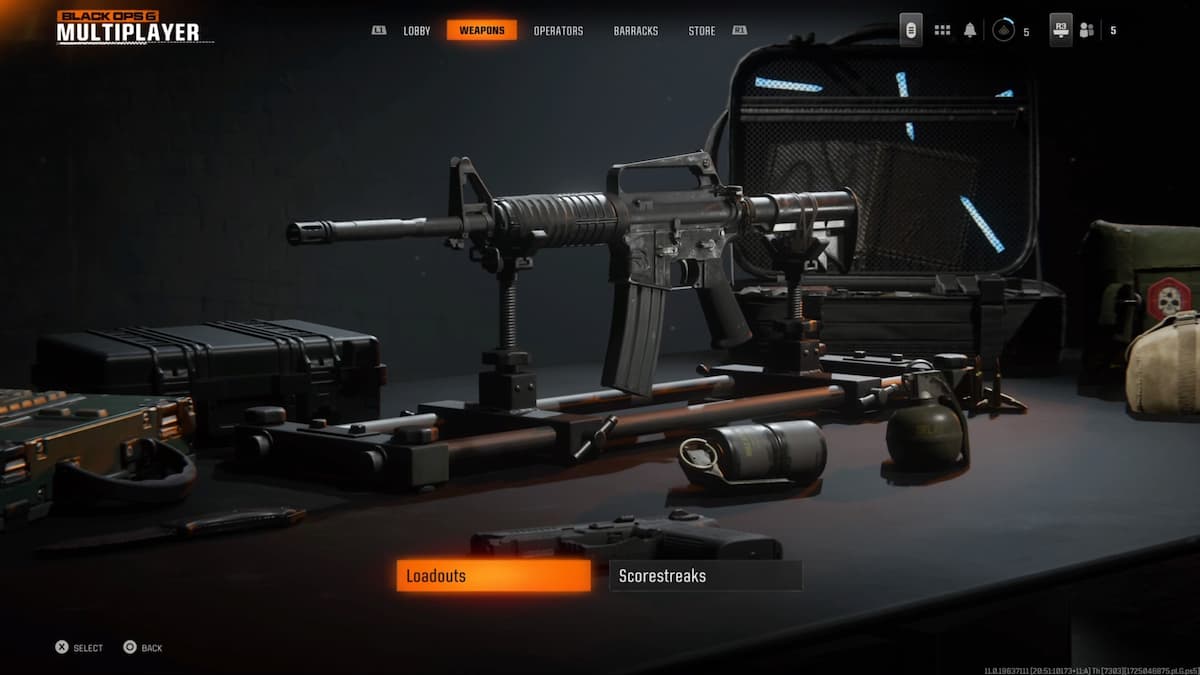Open the Scorestreaks menu

point(705,576)
